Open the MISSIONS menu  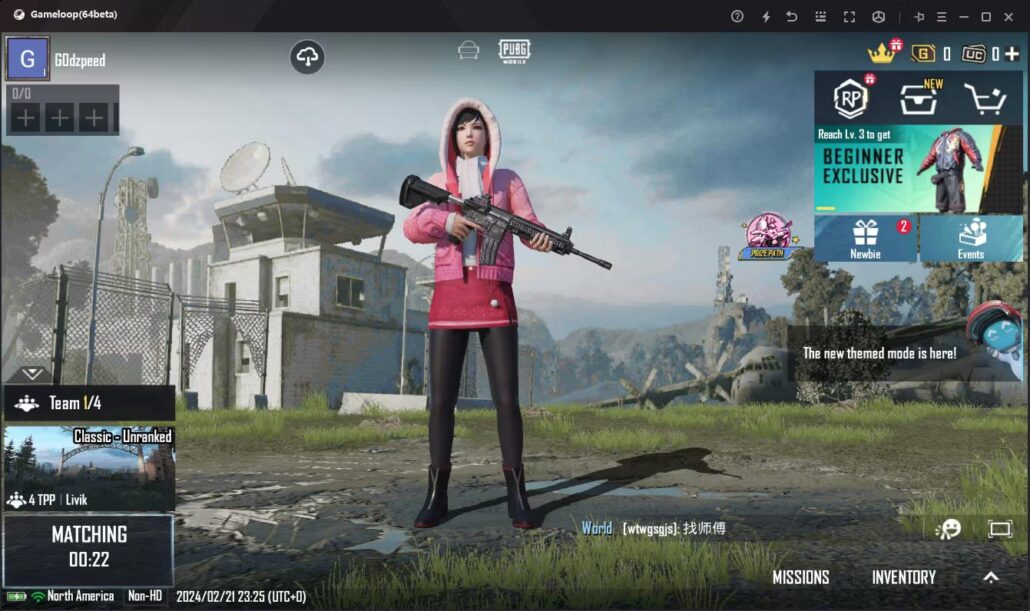pos(800,577)
